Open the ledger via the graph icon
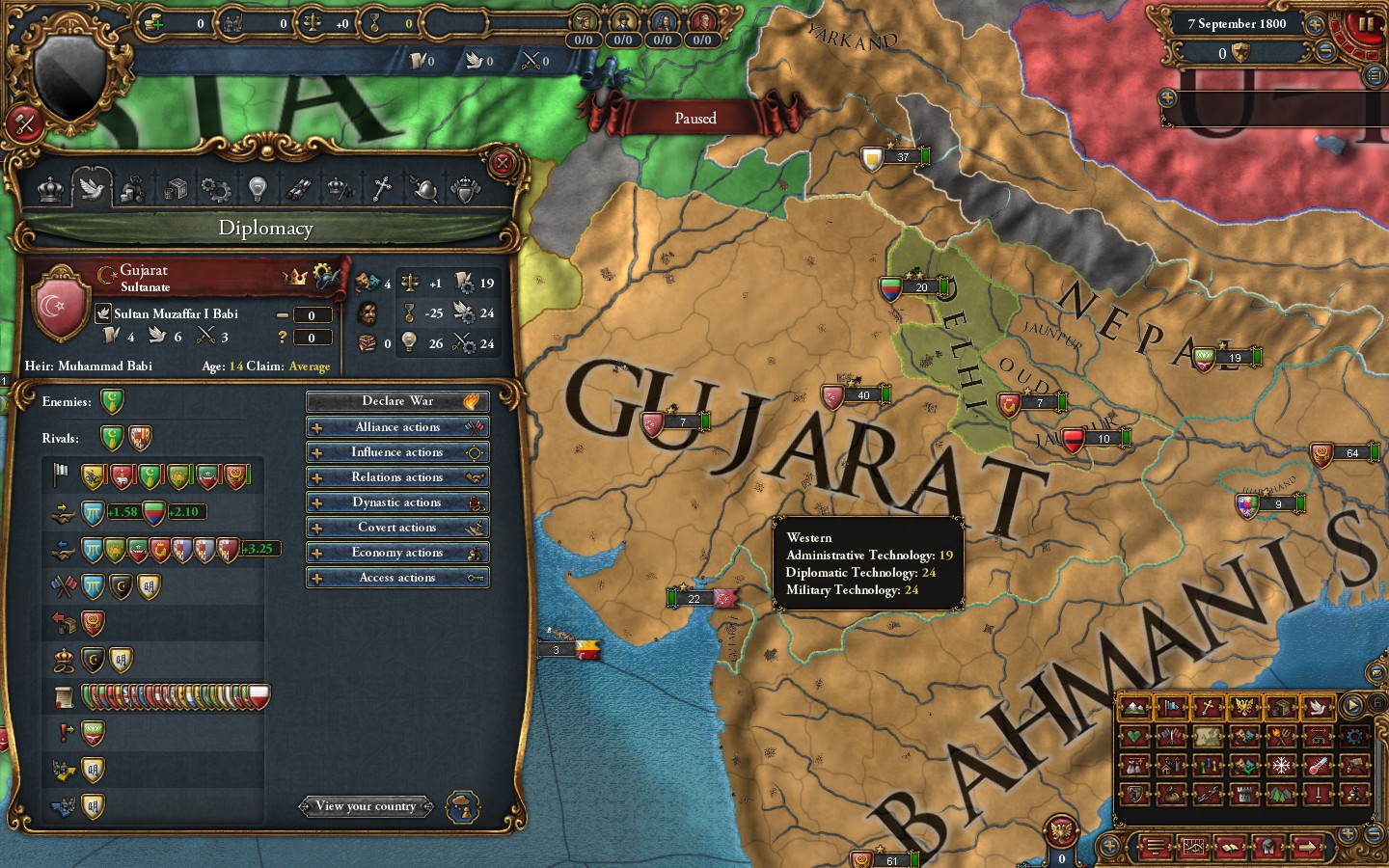Image resolution: width=1389 pixels, height=868 pixels. pos(1193,847)
